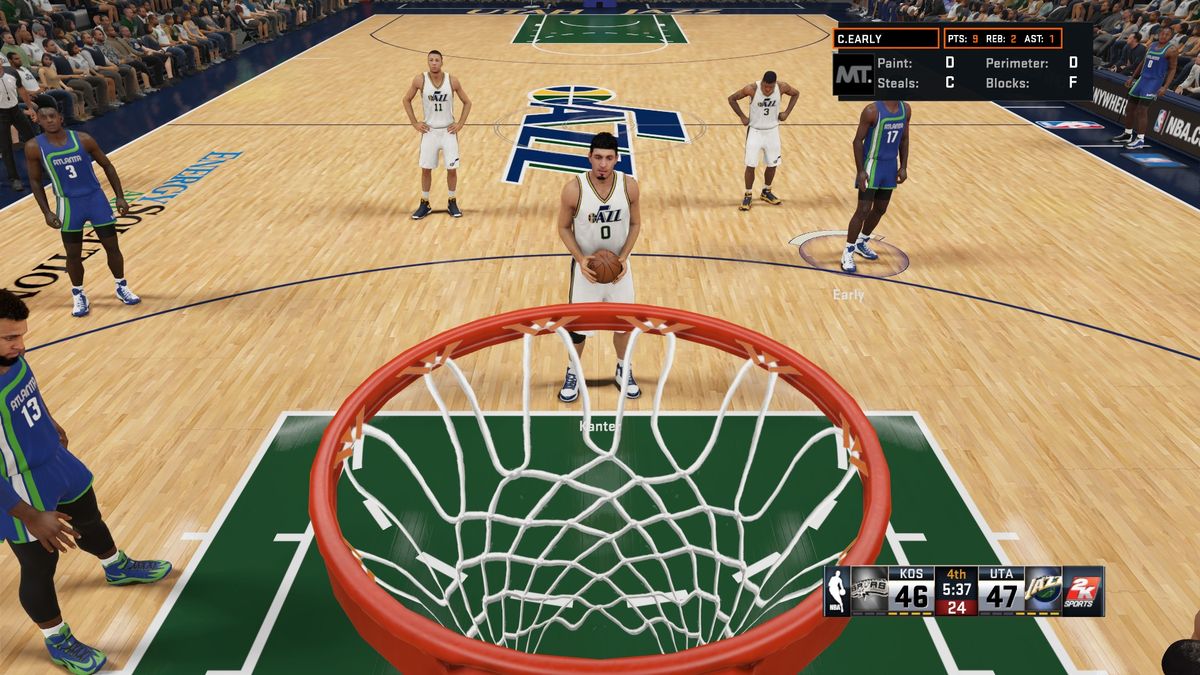
Task: Click the Jazz logo on the scoreboard
Action: pos(1043,591)
